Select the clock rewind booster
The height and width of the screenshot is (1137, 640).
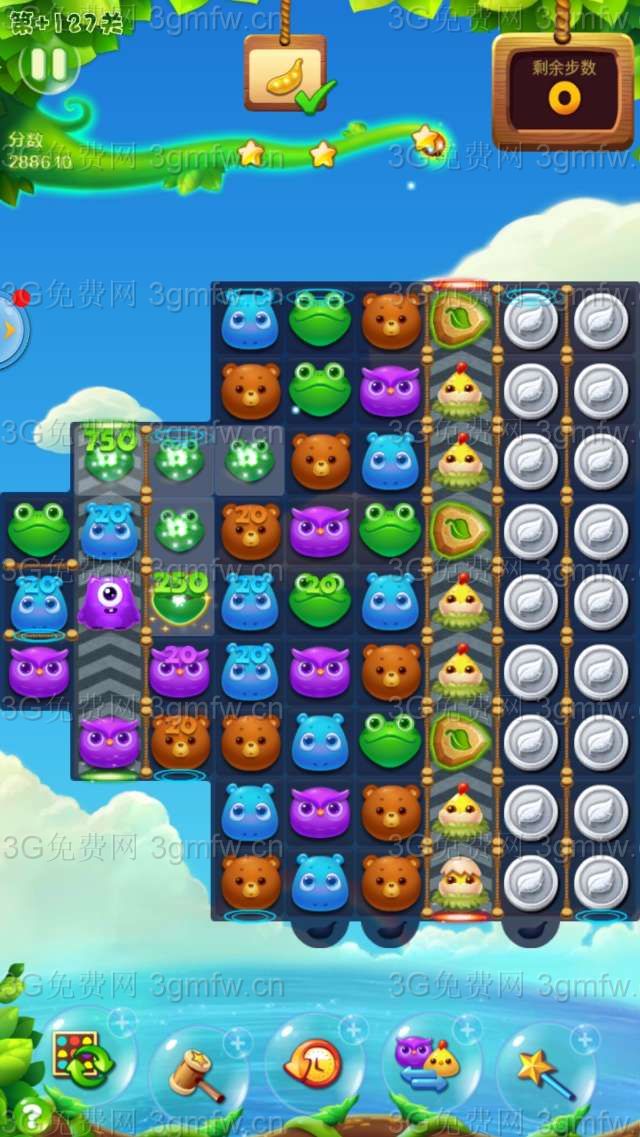pos(312,1064)
